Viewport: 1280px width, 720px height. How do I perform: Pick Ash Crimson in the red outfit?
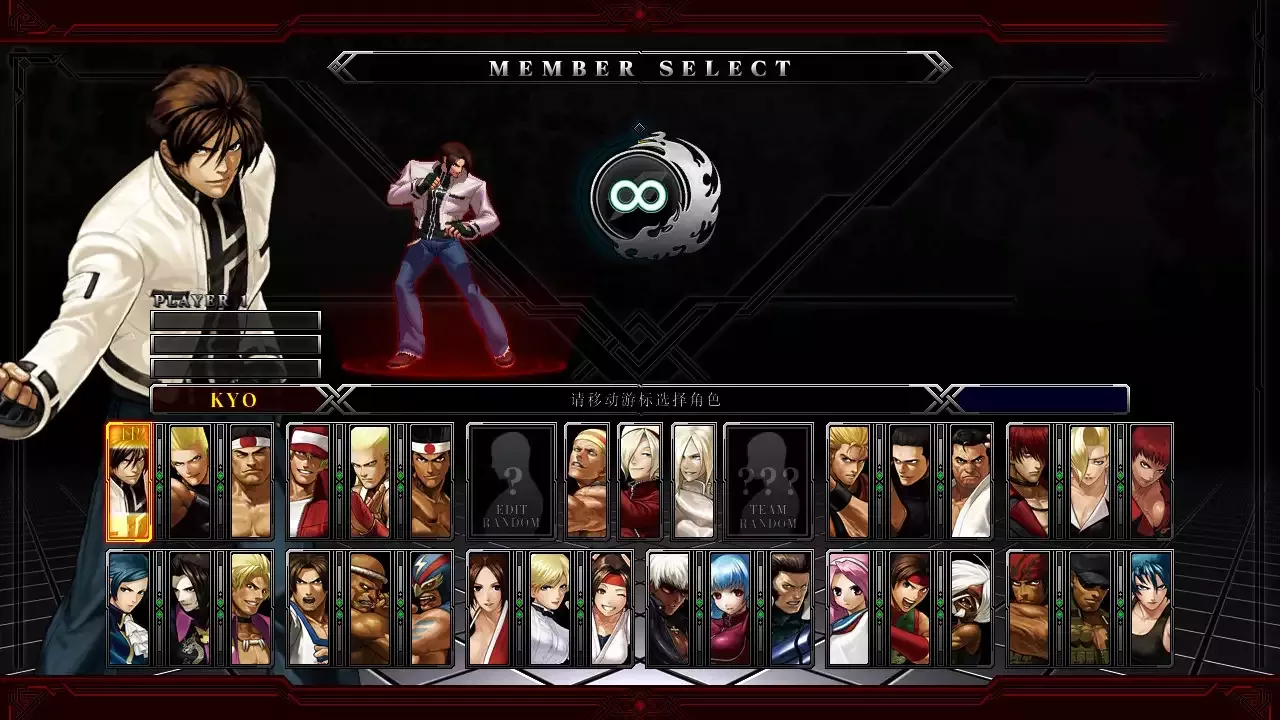pyautogui.click(x=639, y=481)
